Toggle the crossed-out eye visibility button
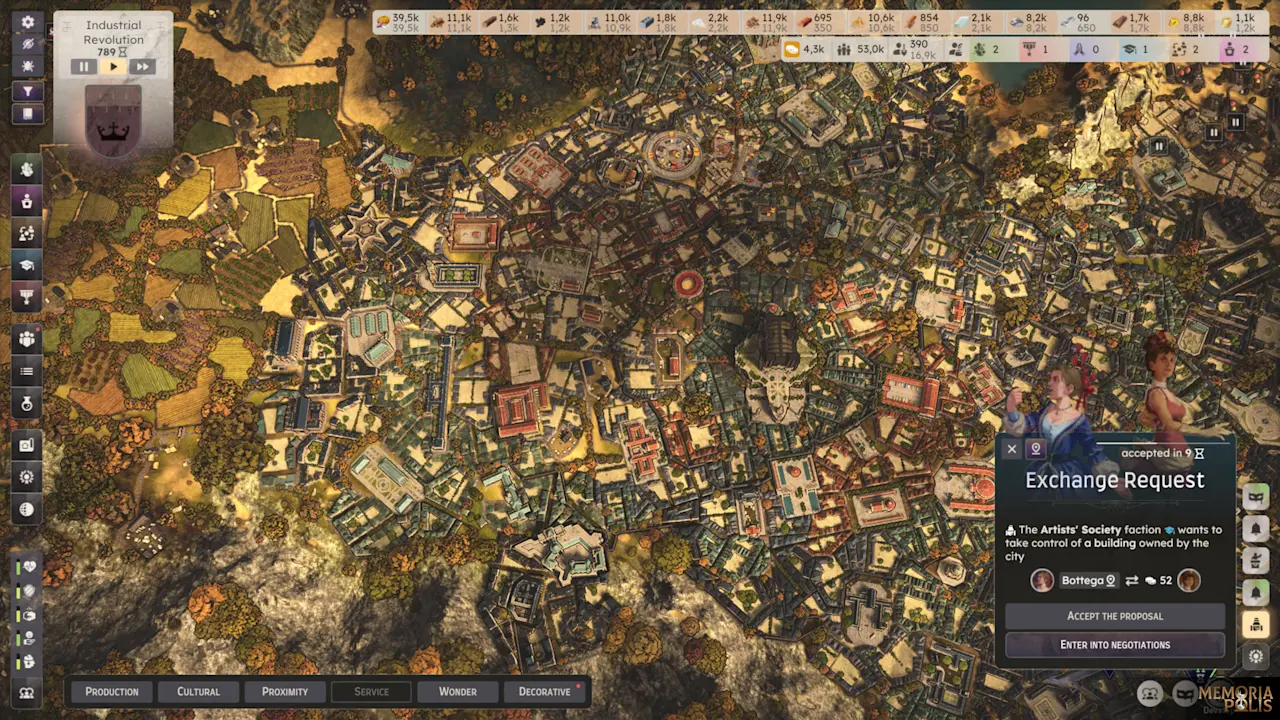Image resolution: width=1280 pixels, height=720 pixels. tap(28, 44)
